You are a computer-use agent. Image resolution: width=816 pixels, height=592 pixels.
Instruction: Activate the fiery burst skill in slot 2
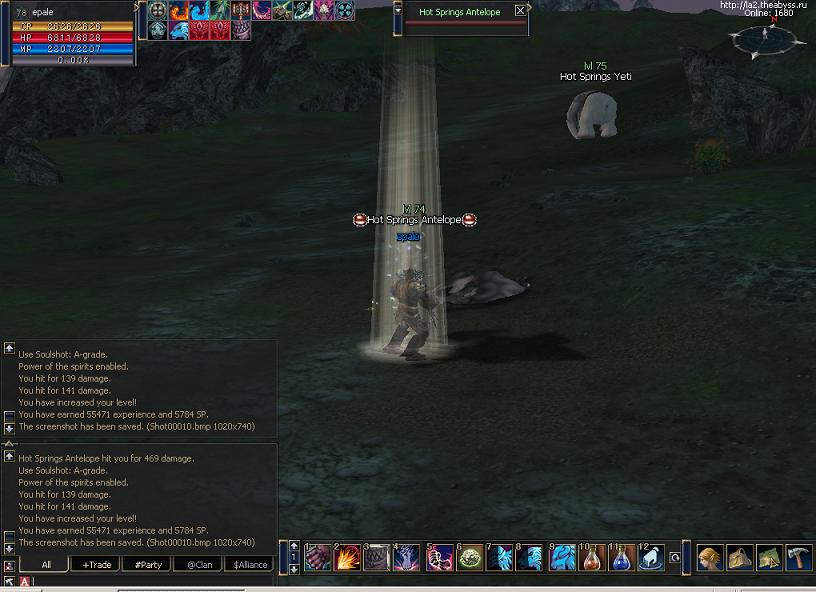point(348,558)
